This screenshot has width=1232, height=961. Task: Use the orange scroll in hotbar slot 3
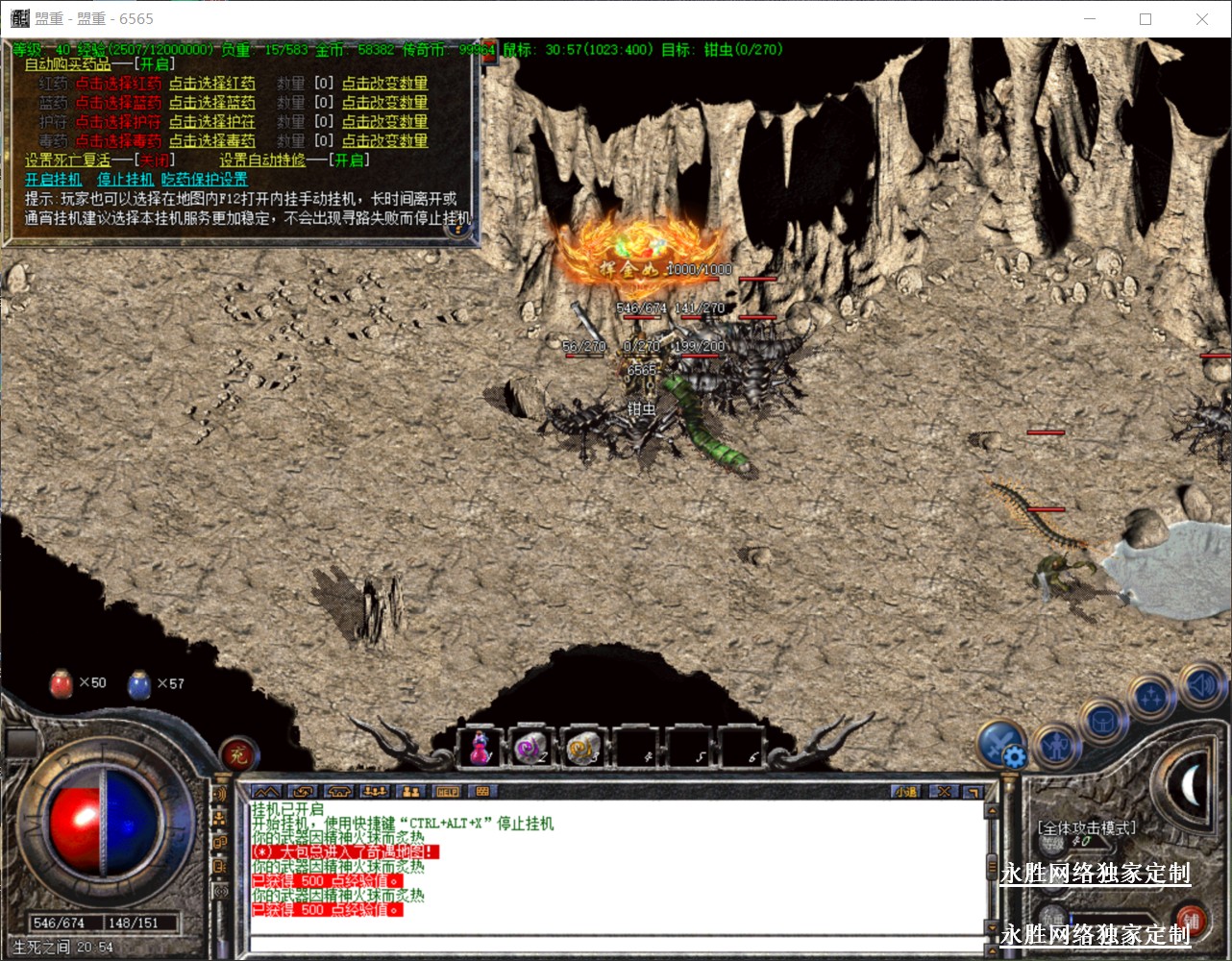[583, 747]
